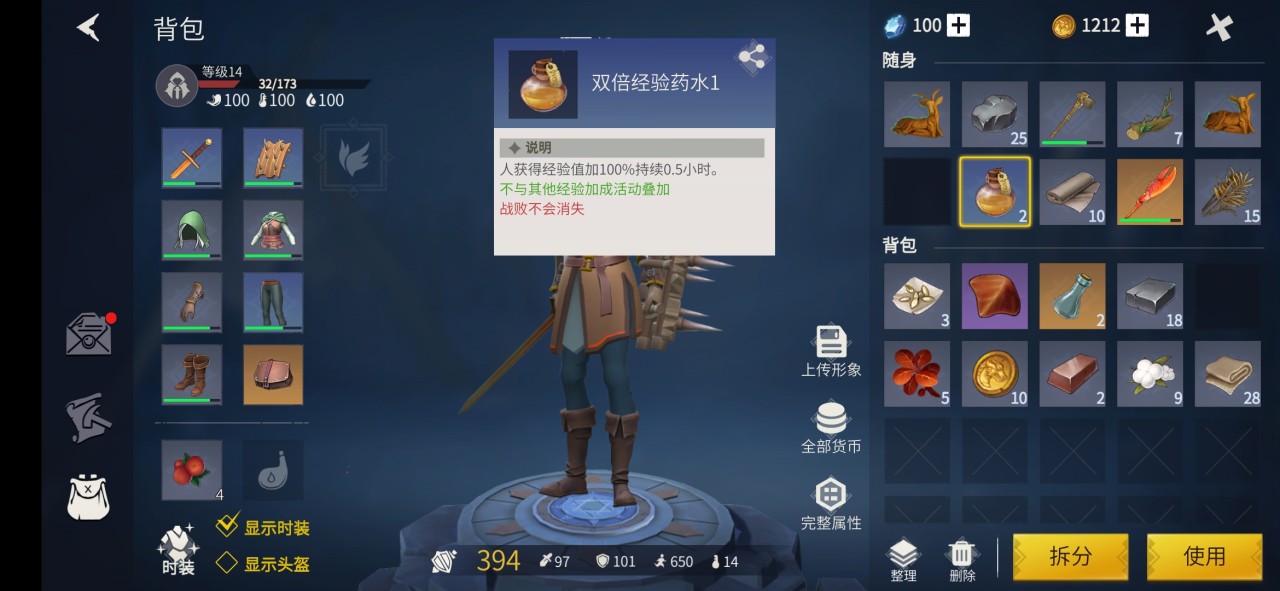Viewport: 1280px width, 591px height.
Task: Open the mail envelope icon
Action: click(89, 335)
